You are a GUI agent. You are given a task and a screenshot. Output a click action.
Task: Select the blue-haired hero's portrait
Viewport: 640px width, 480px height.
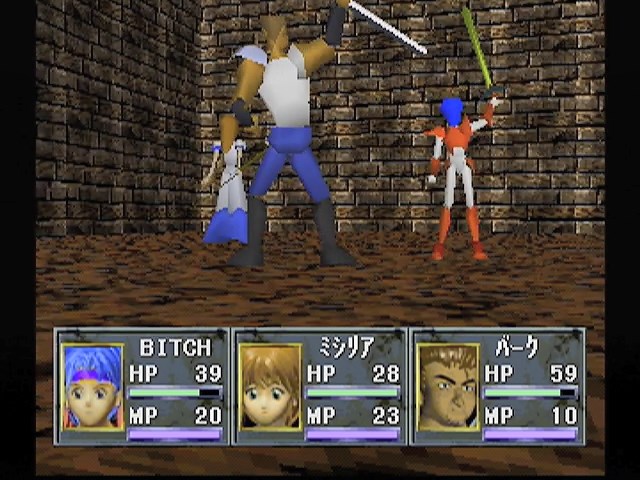92,387
